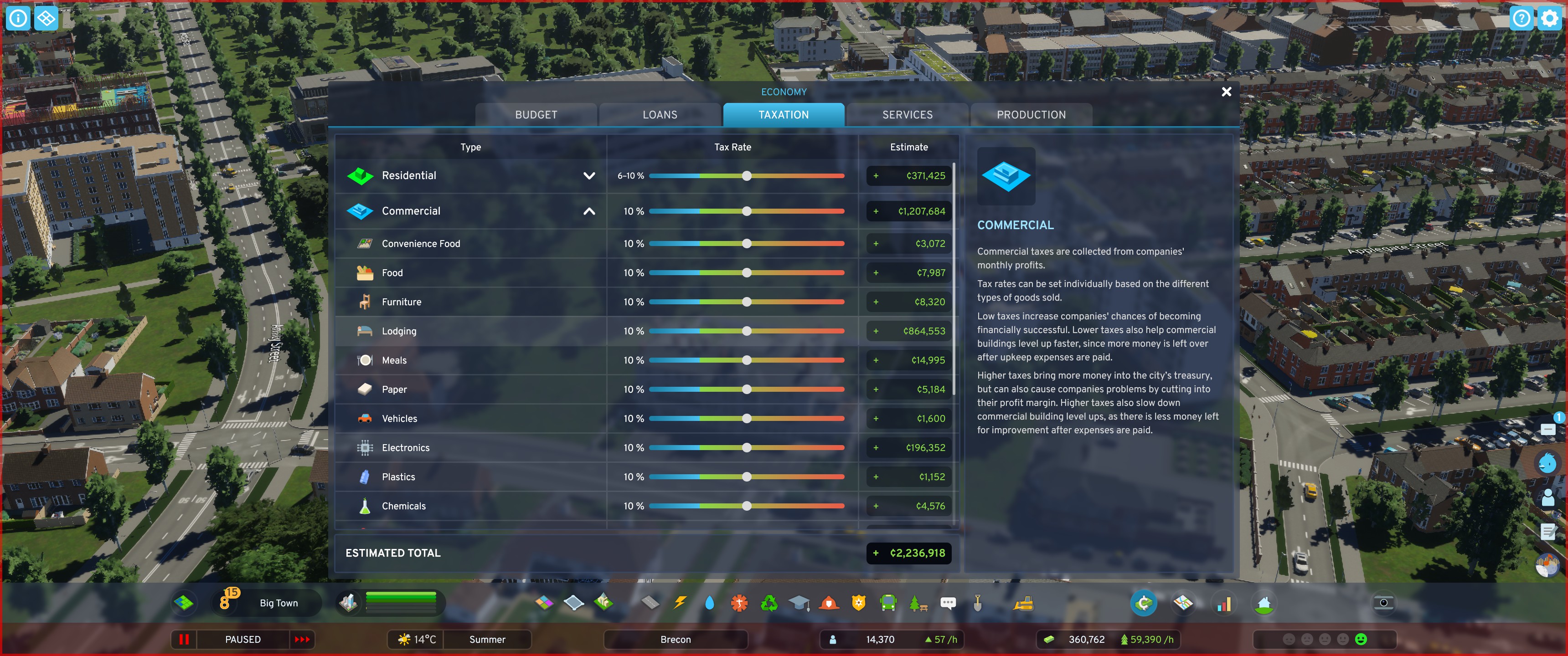The image size is (1568, 656).
Task: Switch to the PRODUCTION tab
Action: point(1031,114)
